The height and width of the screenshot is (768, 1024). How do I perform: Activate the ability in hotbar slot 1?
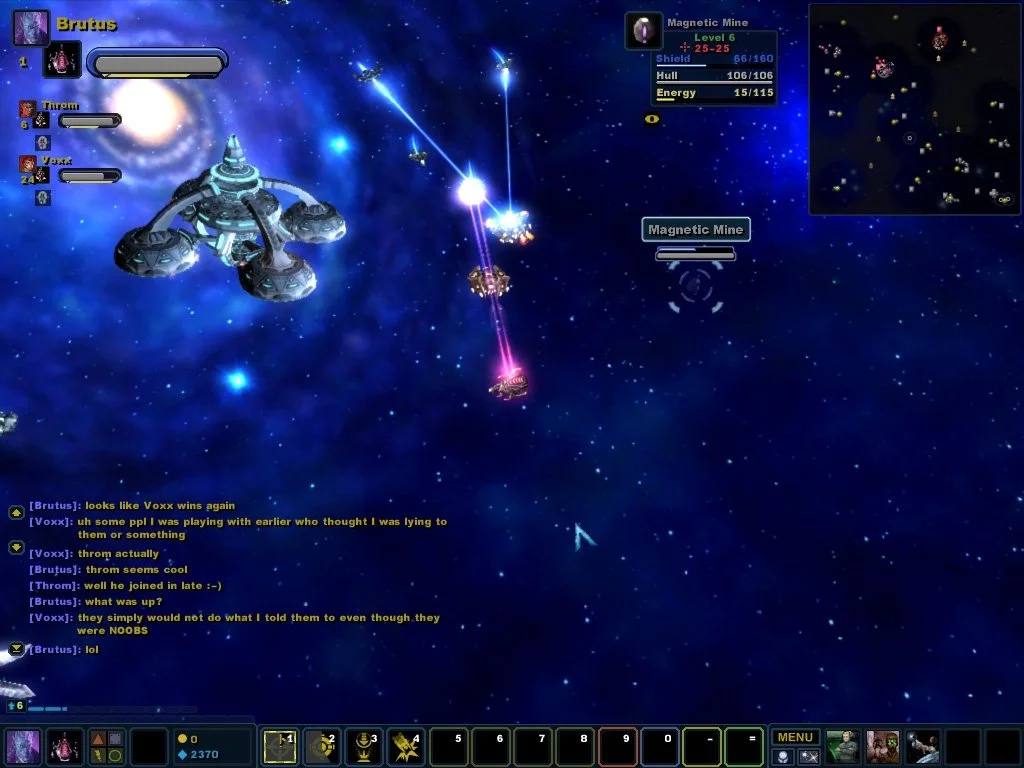(x=279, y=746)
